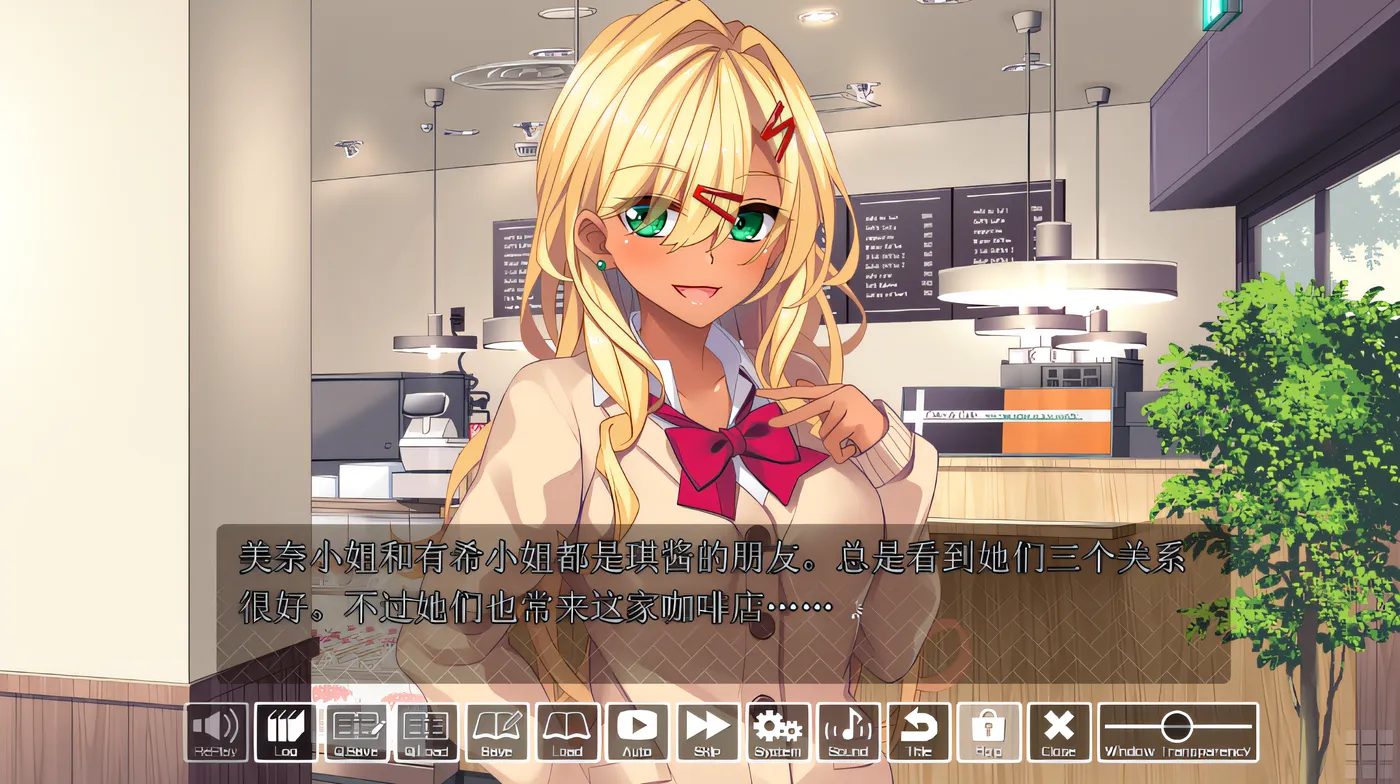Return to the Title screen
Screen dimensions: 1400x784
click(x=919, y=734)
